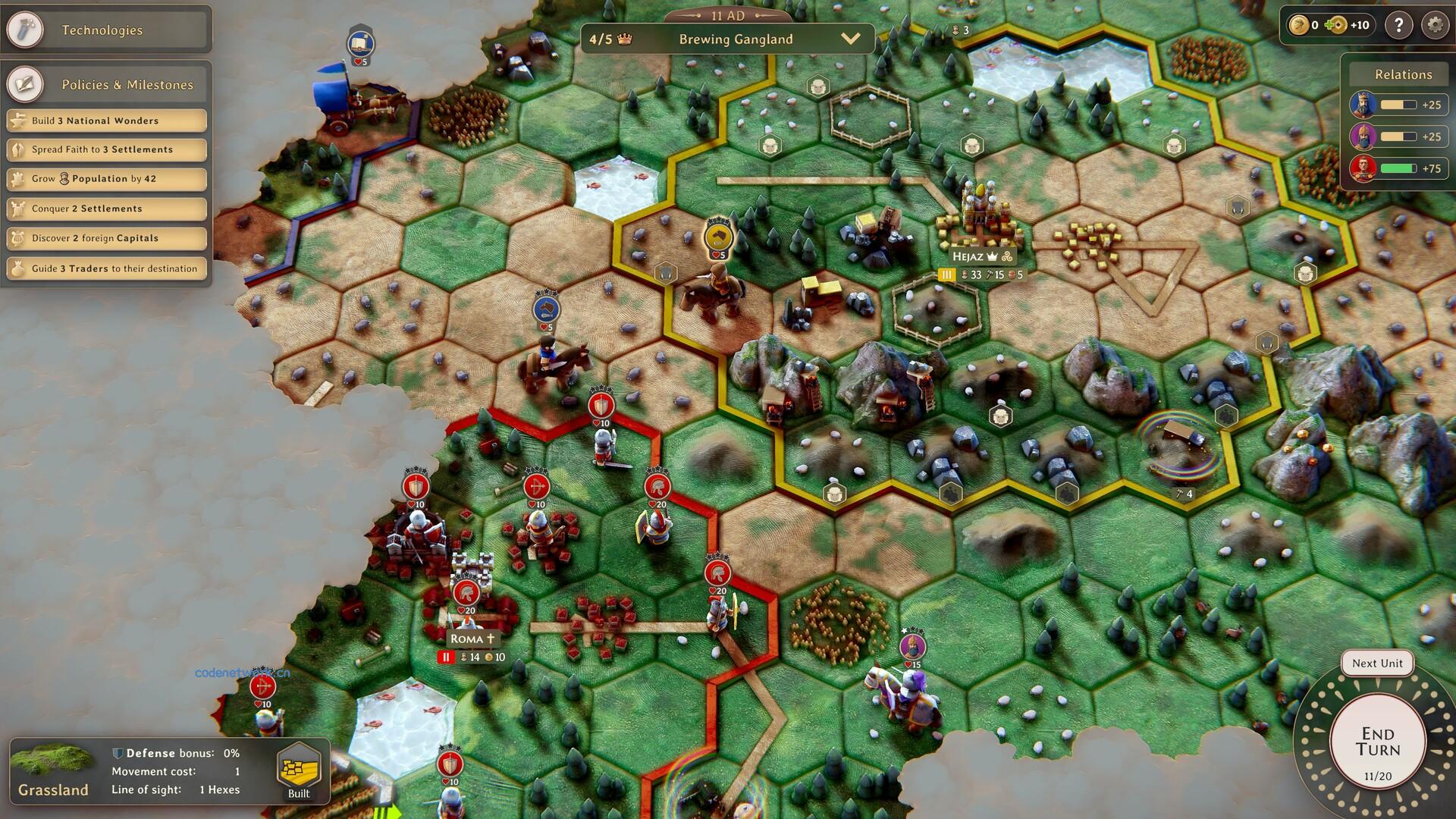Click Guide 3 Traders to their destination
Screen dimensions: 1456x819
105,268
